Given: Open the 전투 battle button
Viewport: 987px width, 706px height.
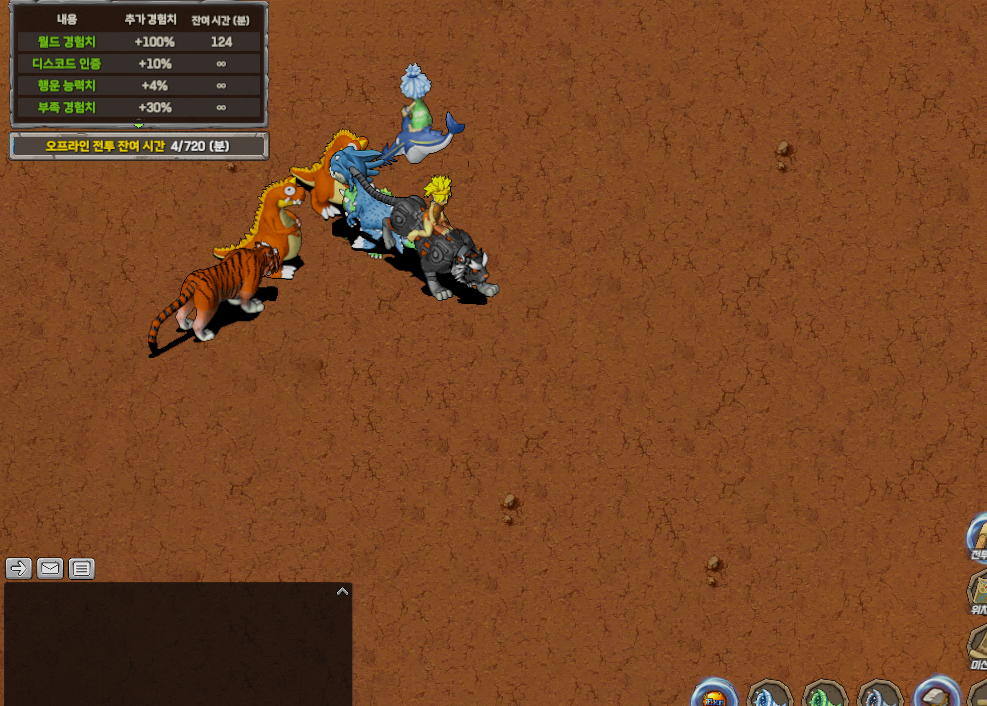Looking at the screenshot, I should point(977,540).
